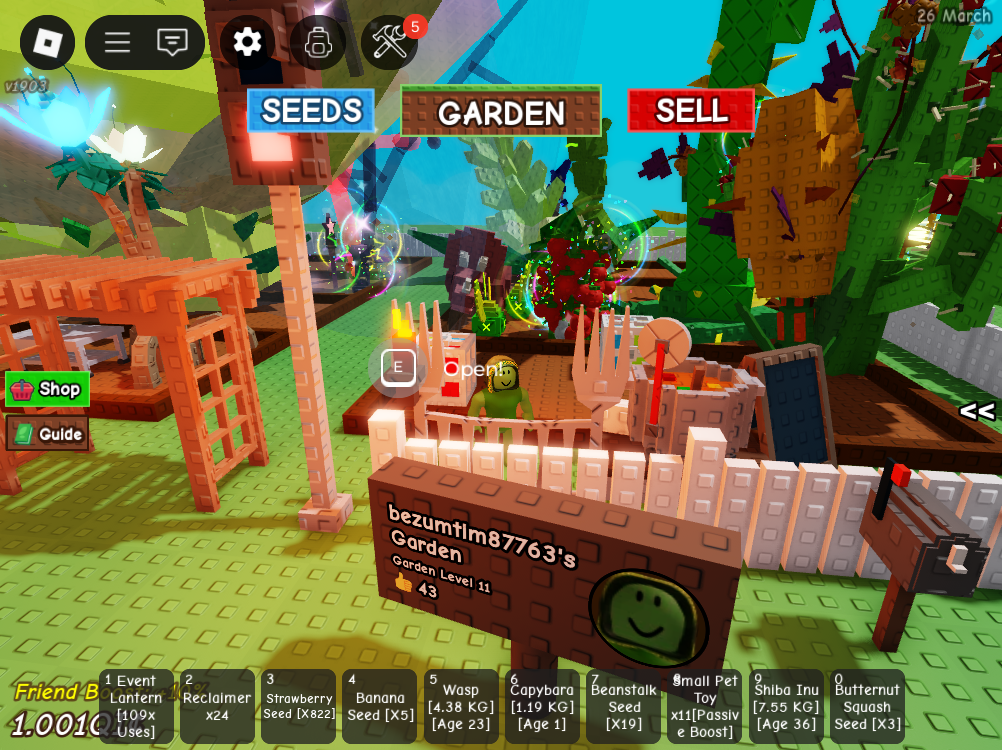Viewport: 1002px width, 750px height.
Task: Open the Roblox main menu logo
Action: pyautogui.click(x=47, y=42)
